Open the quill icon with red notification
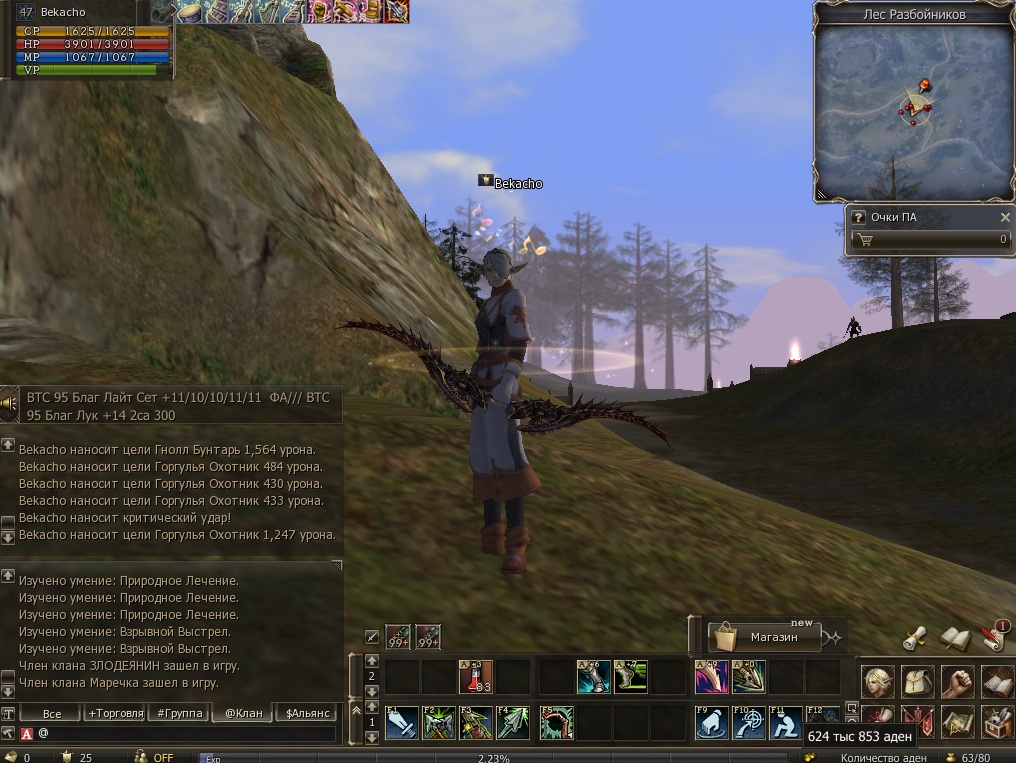This screenshot has height=763, width=1016. (992, 635)
